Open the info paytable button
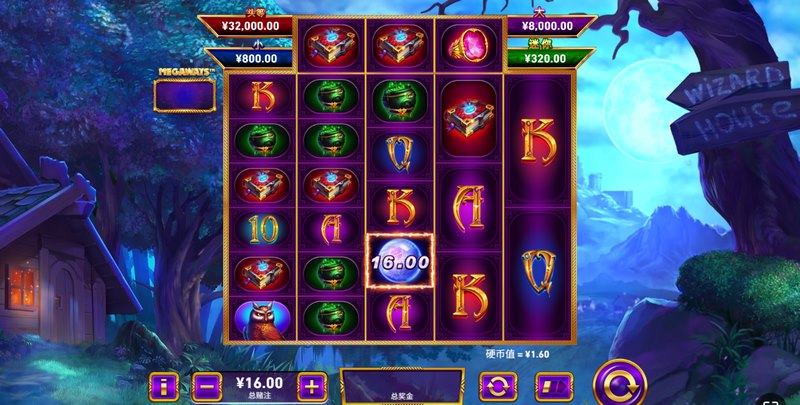Image resolution: width=800 pixels, height=405 pixels. (163, 385)
